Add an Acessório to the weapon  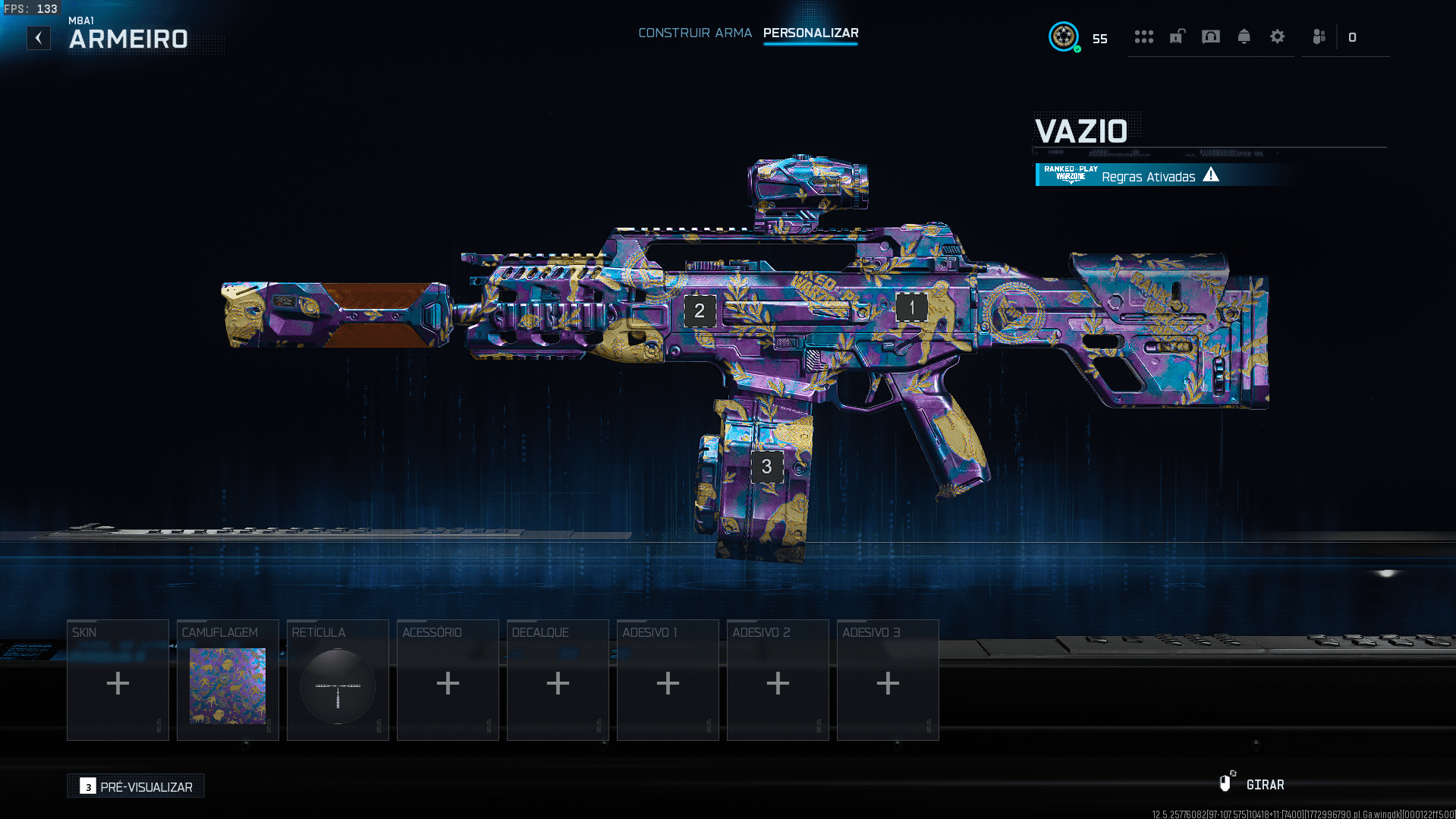coord(448,680)
